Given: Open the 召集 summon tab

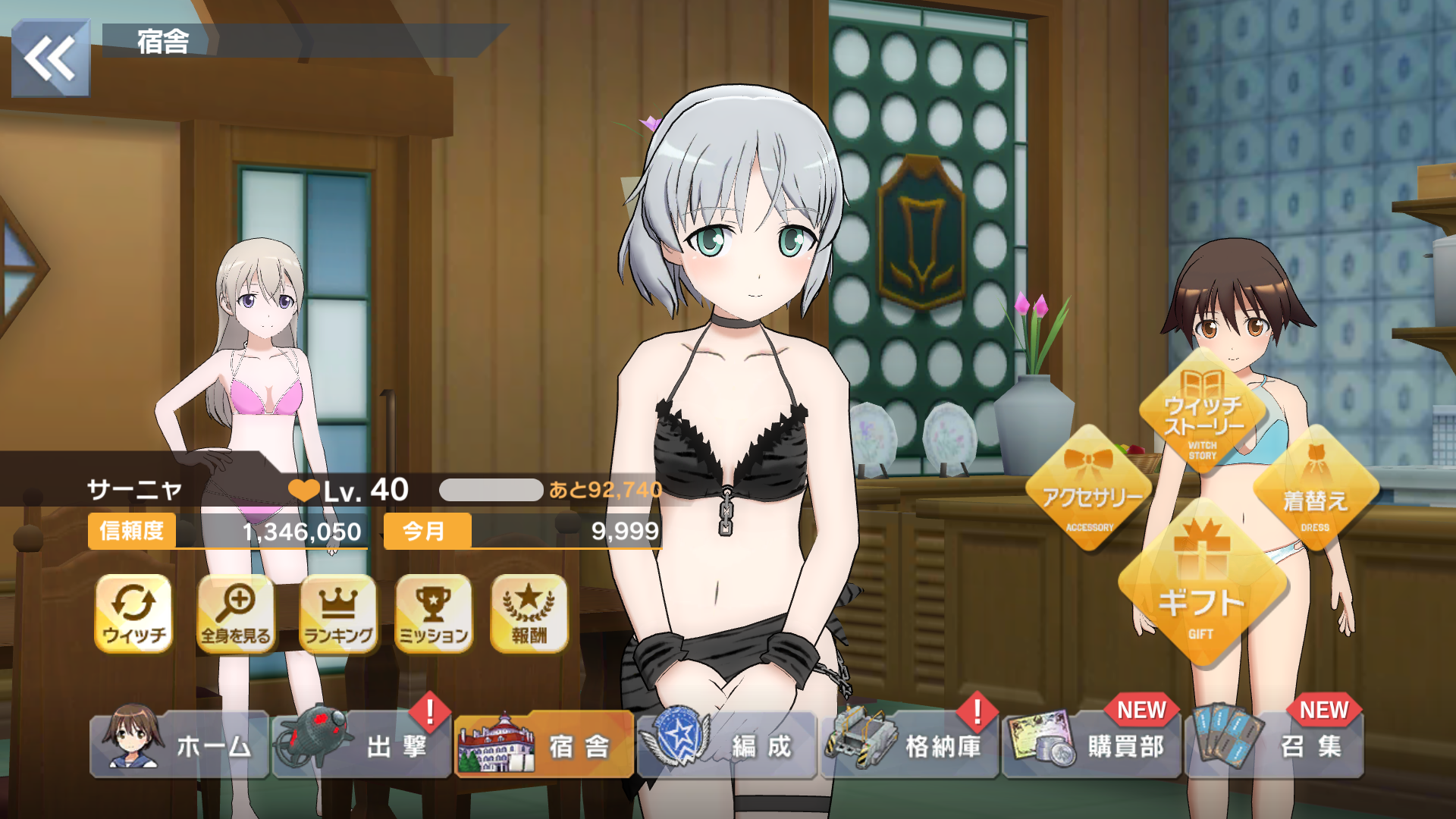Looking at the screenshot, I should pos(1275,745).
